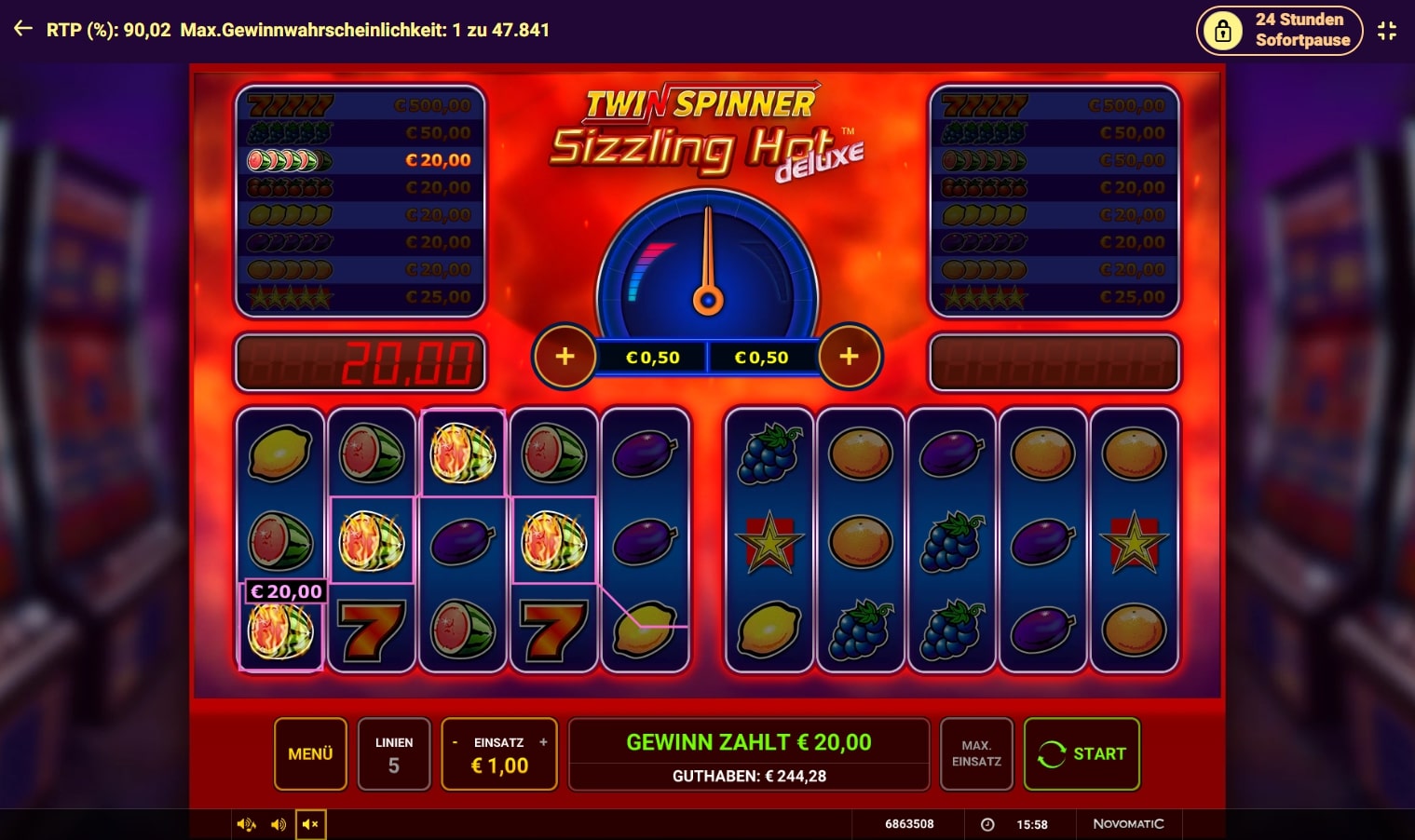This screenshot has width=1415, height=840.
Task: Set the bet with MAX. EINSATZ
Action: point(976,753)
